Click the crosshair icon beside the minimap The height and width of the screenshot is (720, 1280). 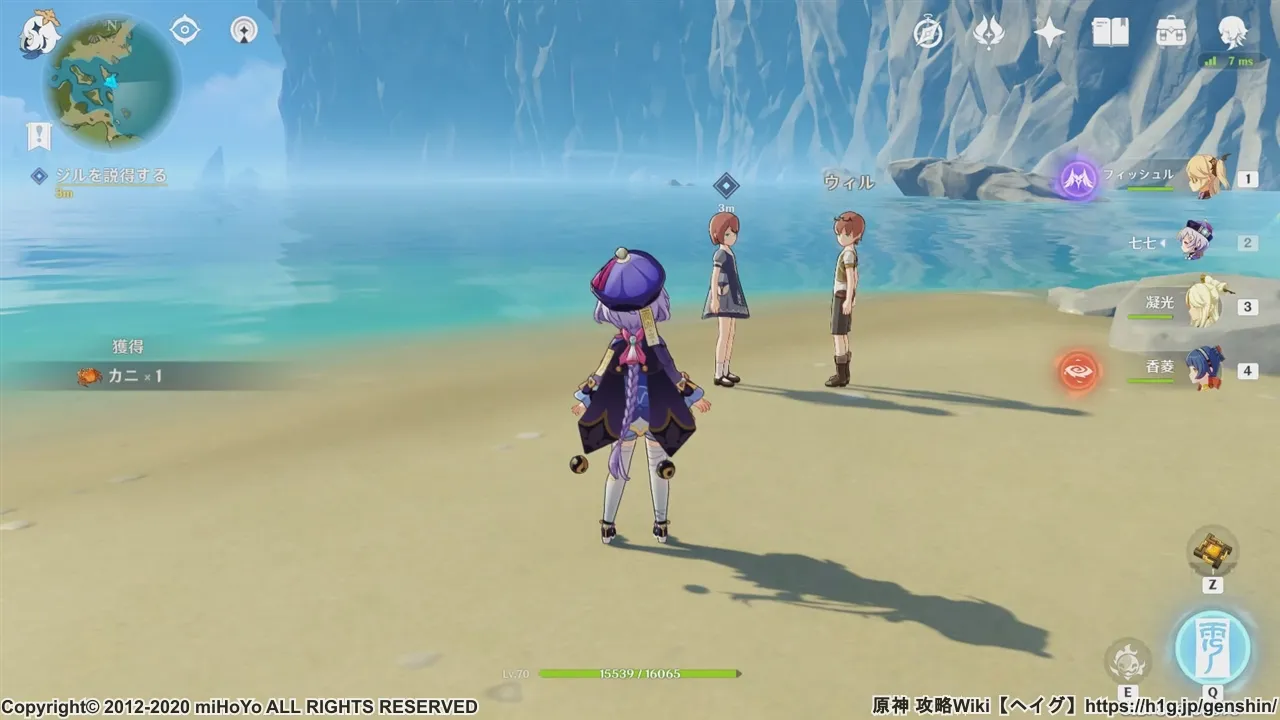[x=185, y=30]
